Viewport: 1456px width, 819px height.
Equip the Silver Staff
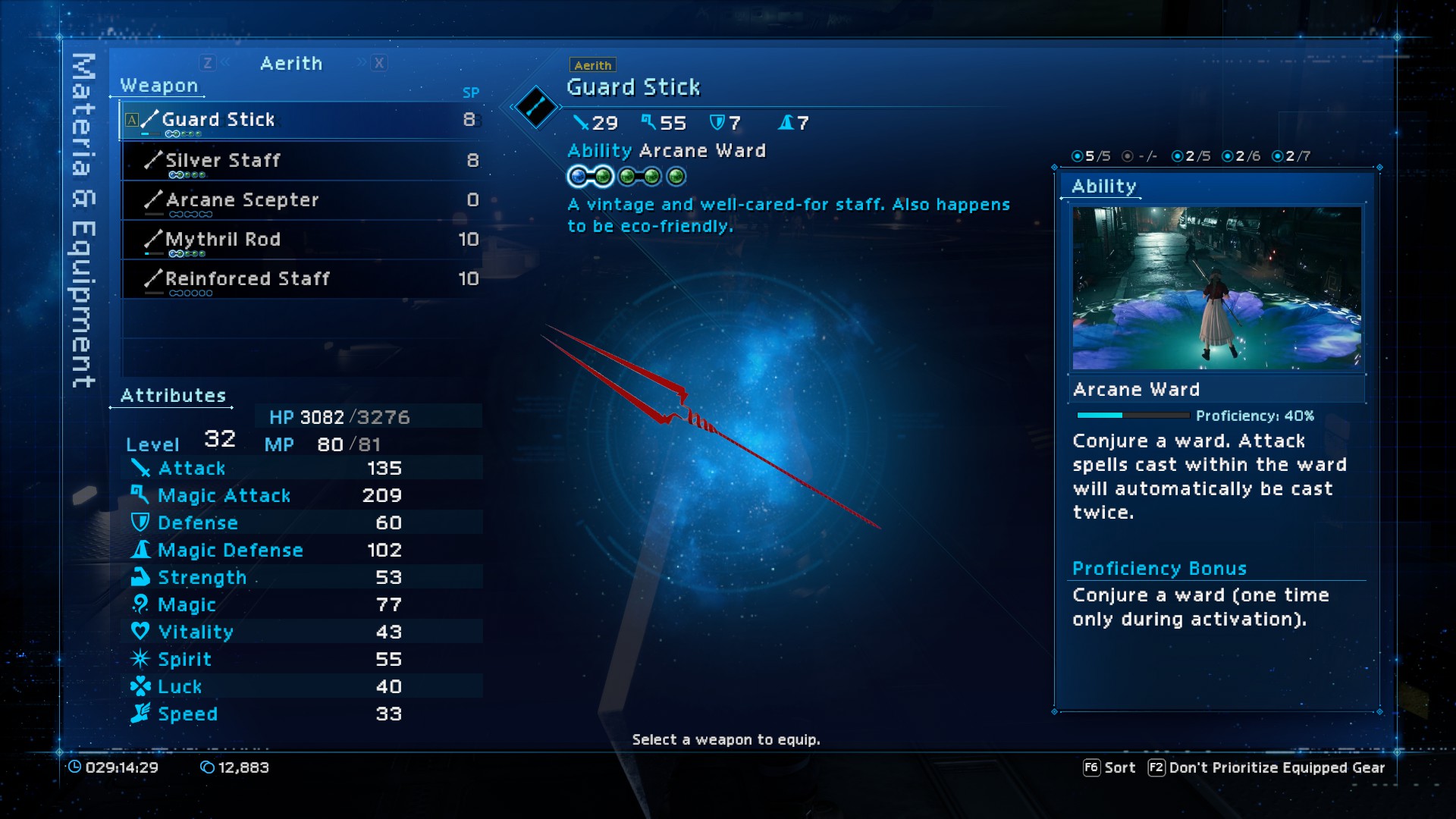coord(300,161)
